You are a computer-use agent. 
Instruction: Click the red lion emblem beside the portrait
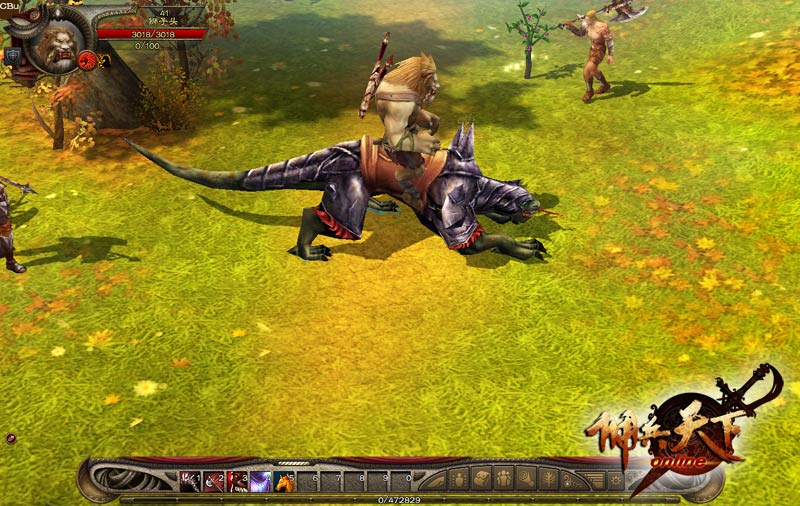point(88,60)
